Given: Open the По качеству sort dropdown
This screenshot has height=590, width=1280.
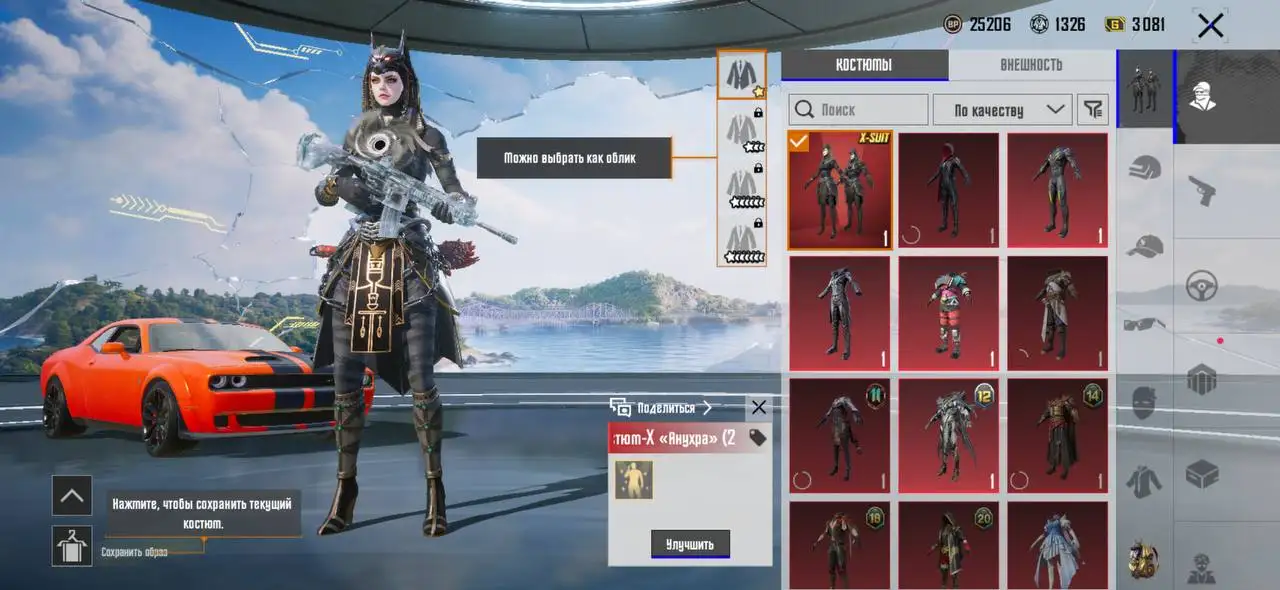Looking at the screenshot, I should [1001, 109].
